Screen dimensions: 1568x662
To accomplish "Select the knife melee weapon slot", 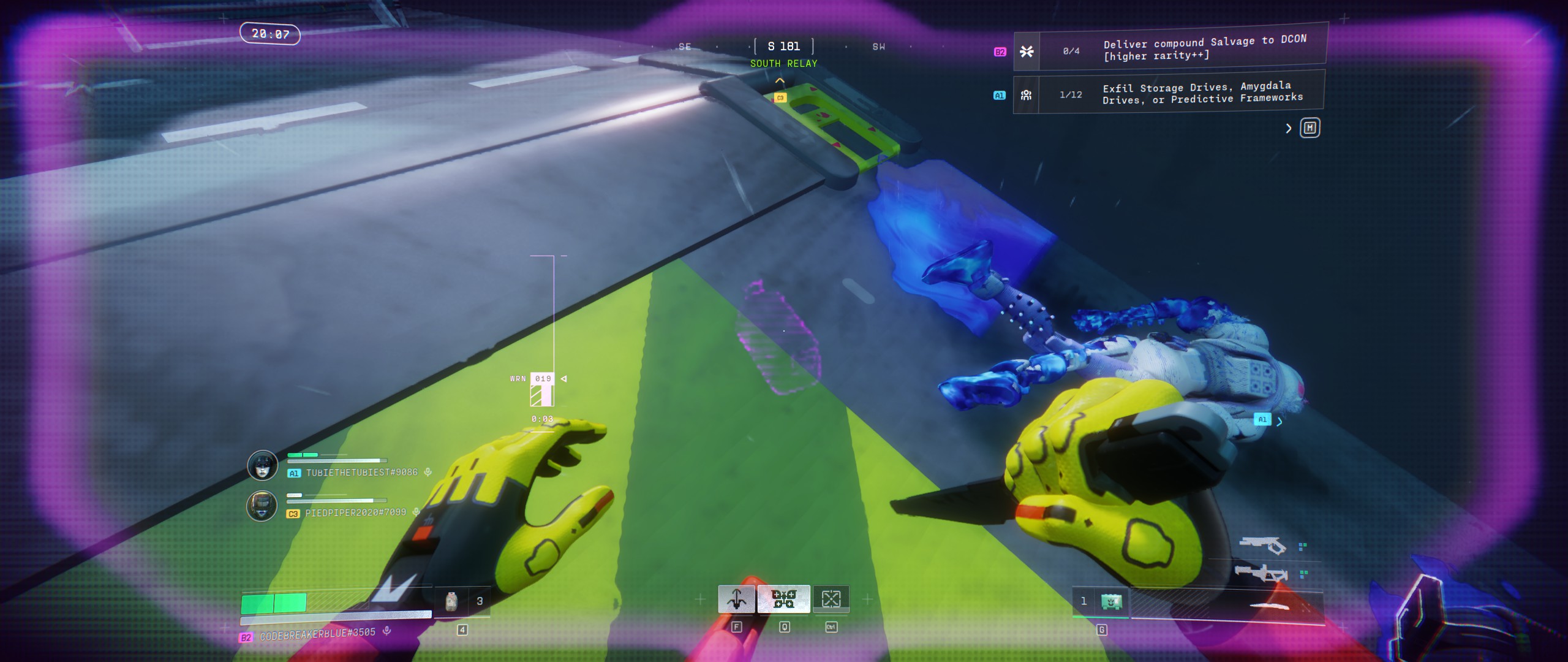I will [1268, 607].
